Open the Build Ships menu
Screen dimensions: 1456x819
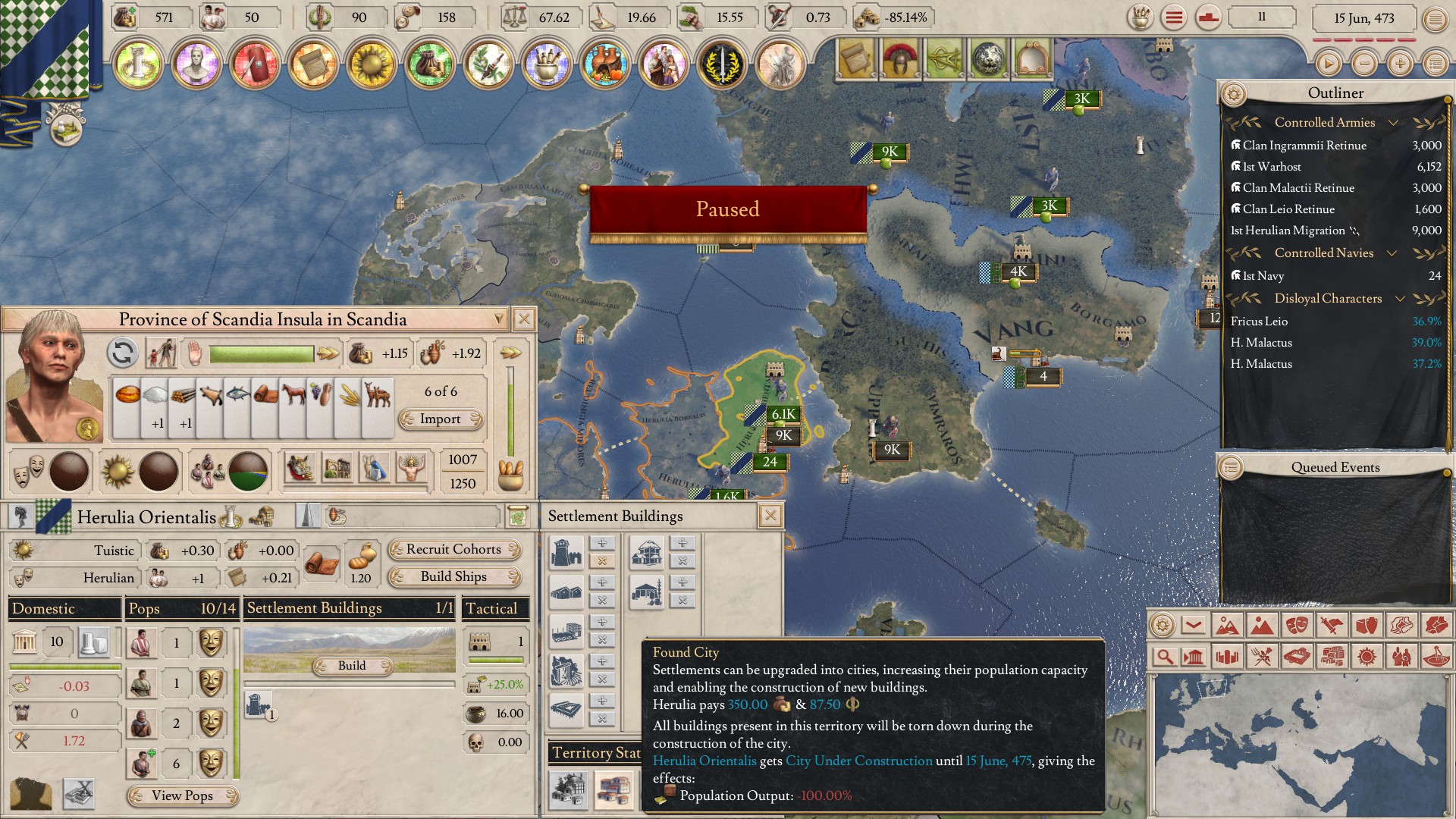tap(454, 577)
